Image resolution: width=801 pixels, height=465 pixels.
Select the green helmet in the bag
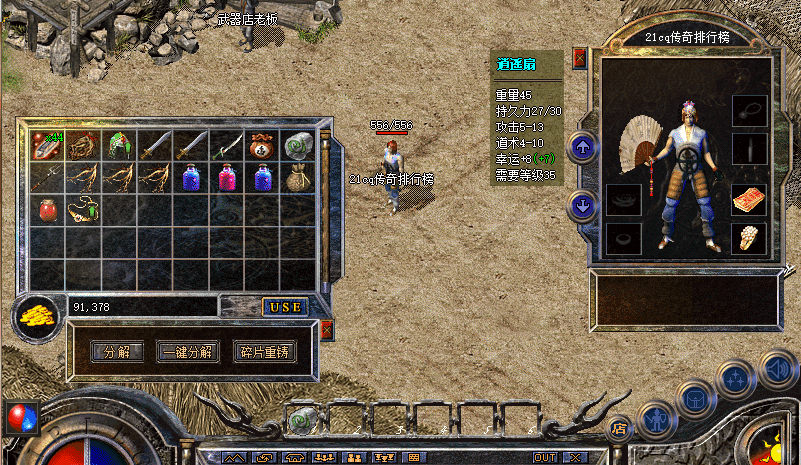120,145
